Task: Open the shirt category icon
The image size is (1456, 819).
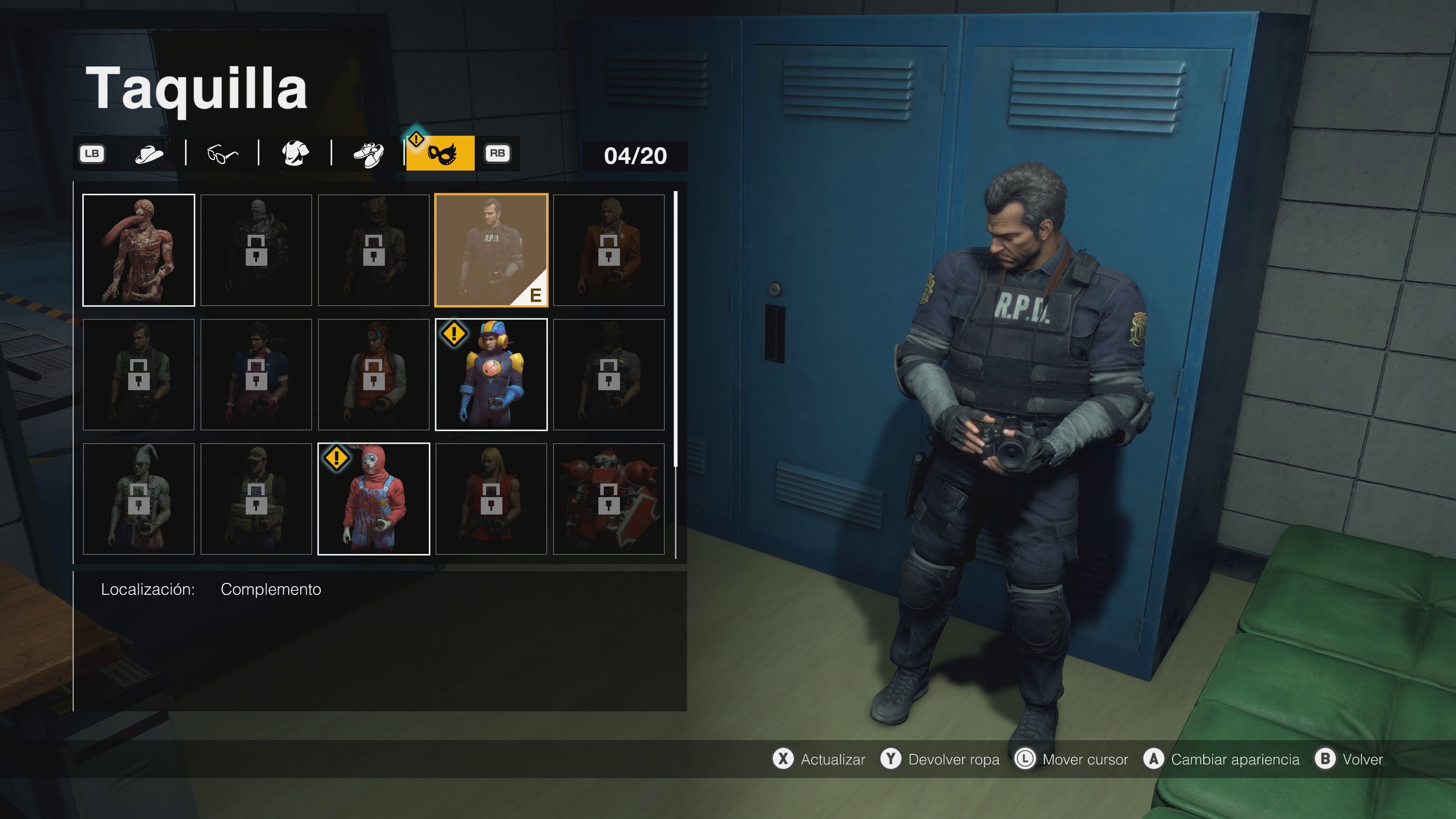Action: pos(294,153)
